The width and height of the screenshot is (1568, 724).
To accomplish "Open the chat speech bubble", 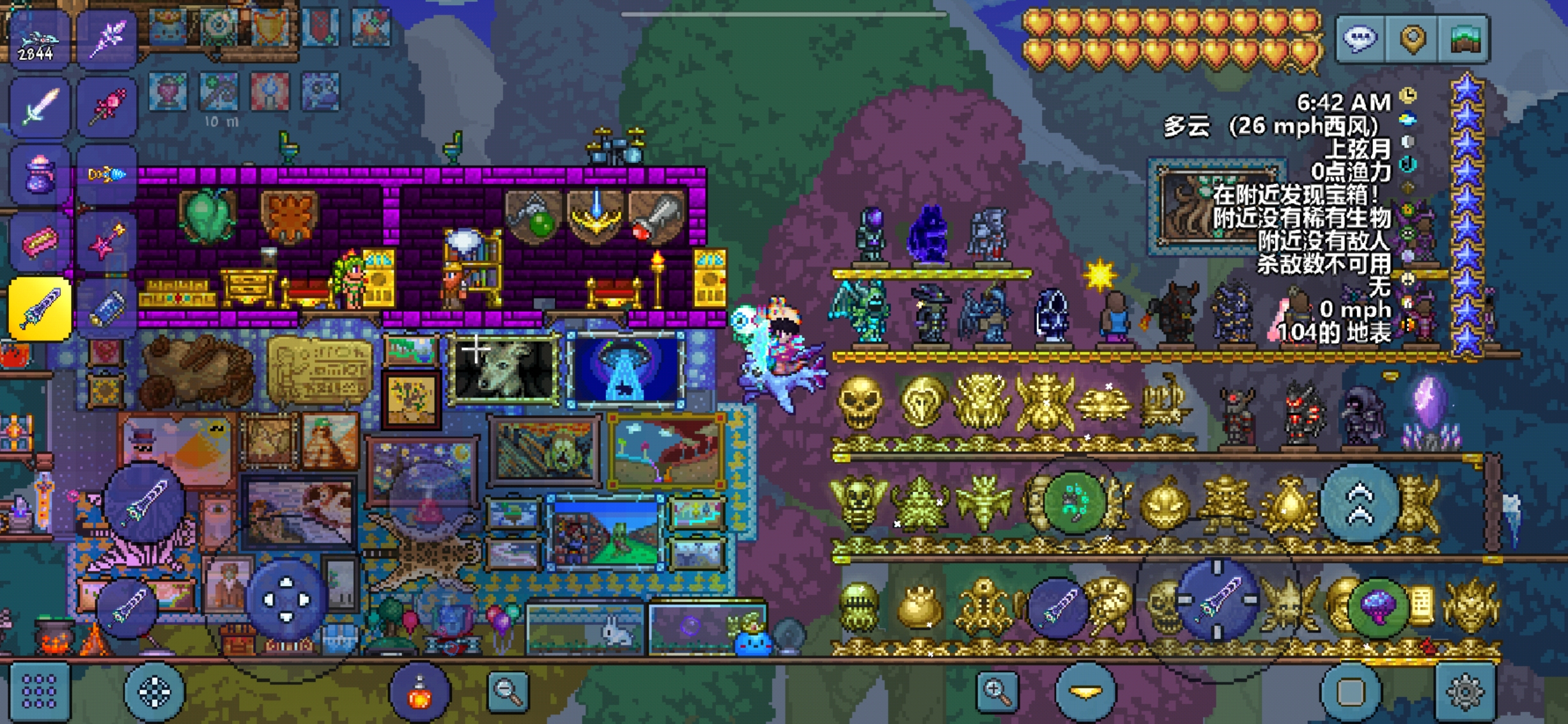I will point(1360,38).
